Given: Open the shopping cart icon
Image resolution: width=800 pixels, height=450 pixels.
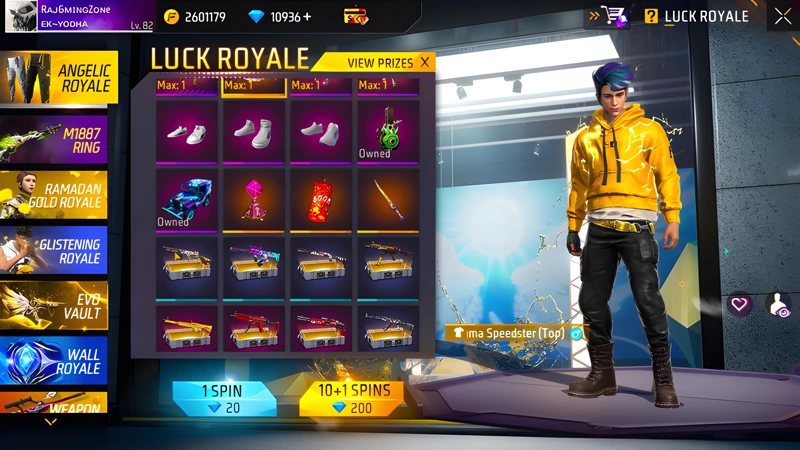Looking at the screenshot, I should [614, 16].
